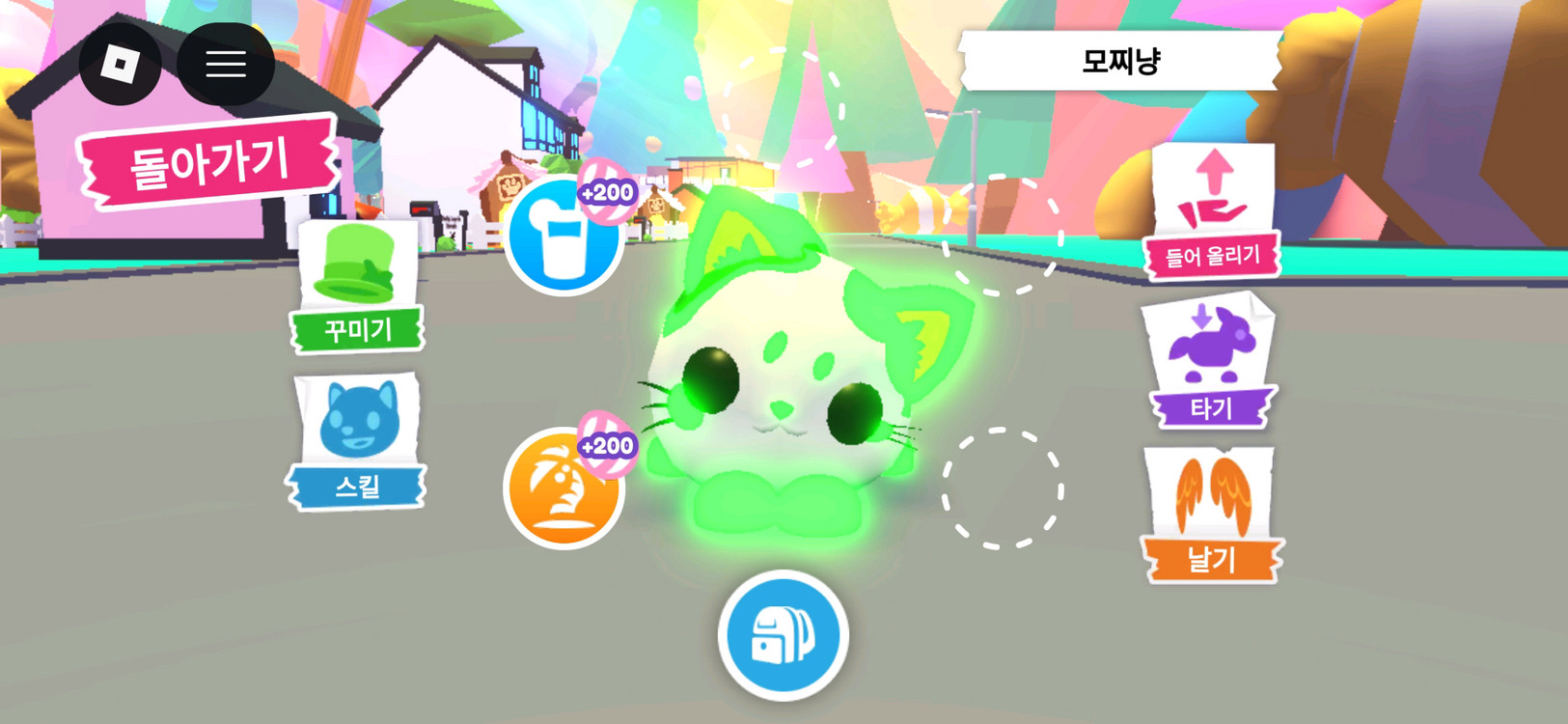The height and width of the screenshot is (724, 1568).
Task: Click the 모찌냥 pet name label
Action: pos(1120,62)
